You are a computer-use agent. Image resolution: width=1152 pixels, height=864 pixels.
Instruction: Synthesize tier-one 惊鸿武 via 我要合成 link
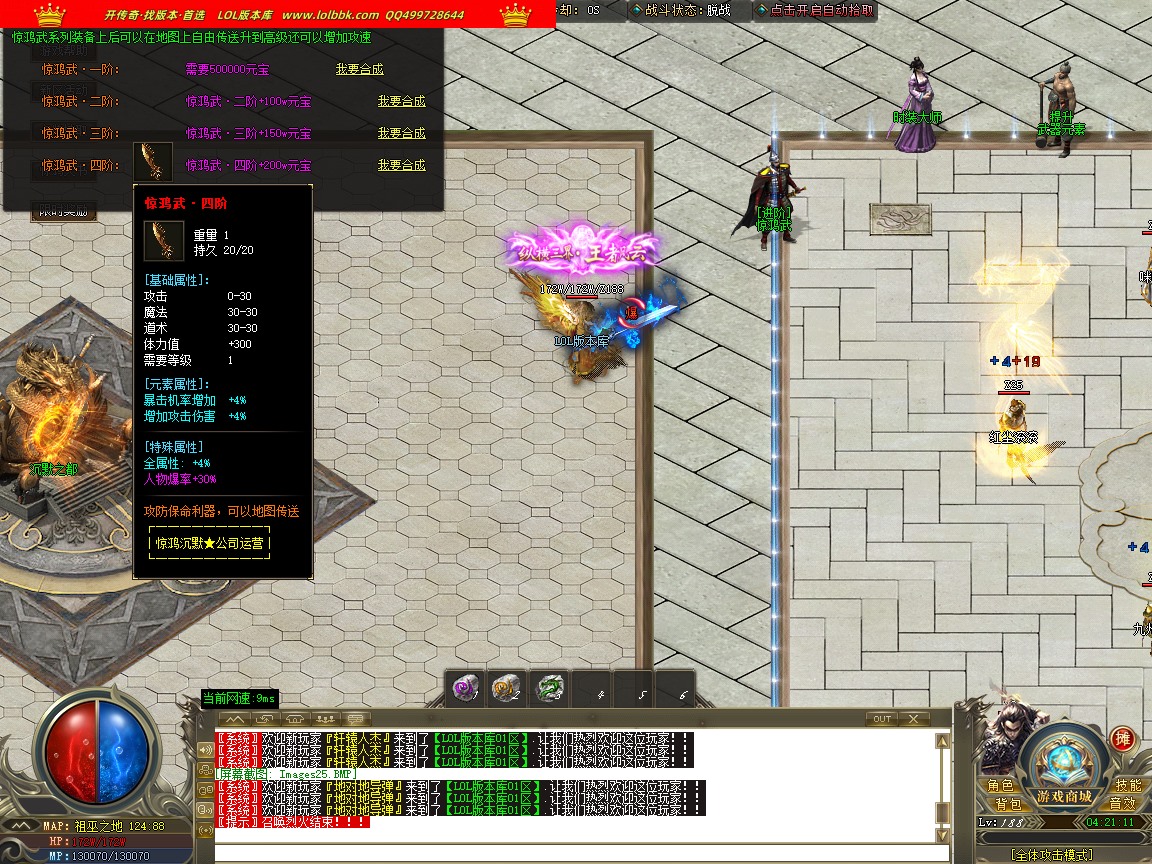click(x=359, y=70)
